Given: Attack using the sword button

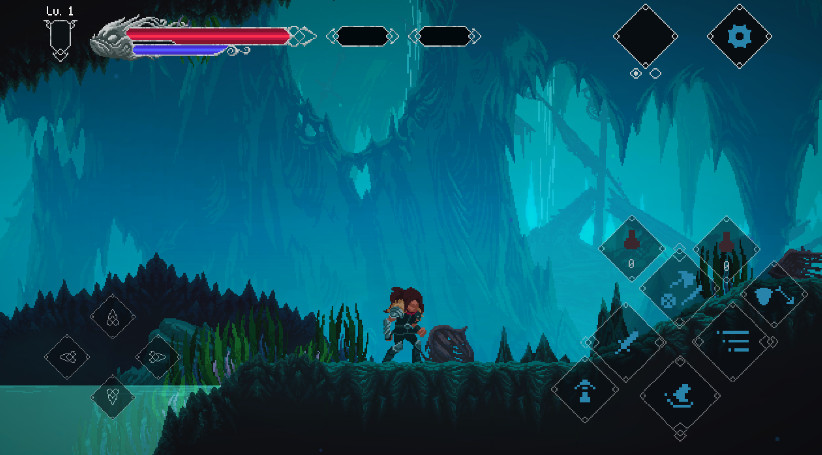Looking at the screenshot, I should tap(627, 343).
